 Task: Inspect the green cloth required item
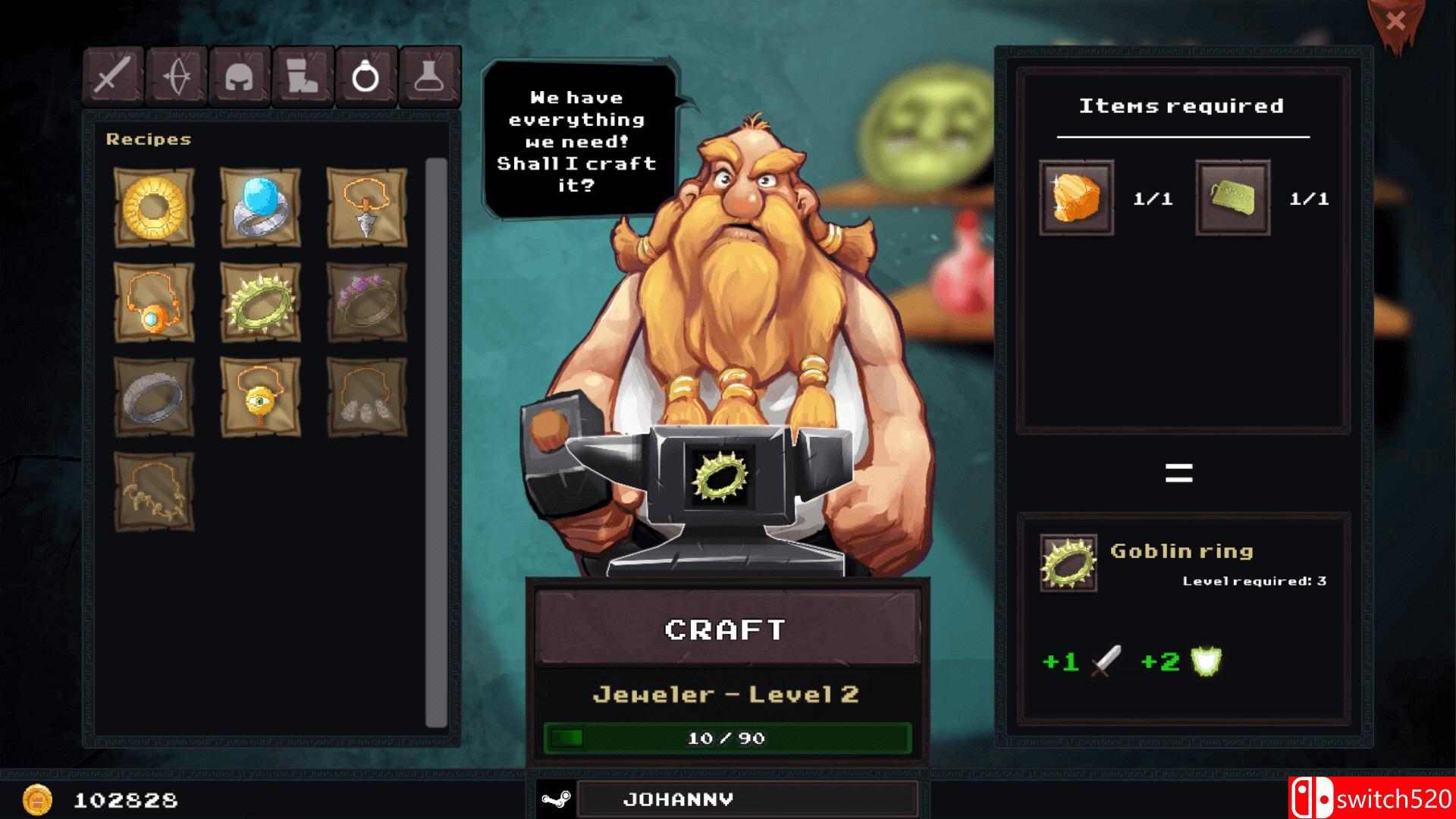(x=1232, y=197)
